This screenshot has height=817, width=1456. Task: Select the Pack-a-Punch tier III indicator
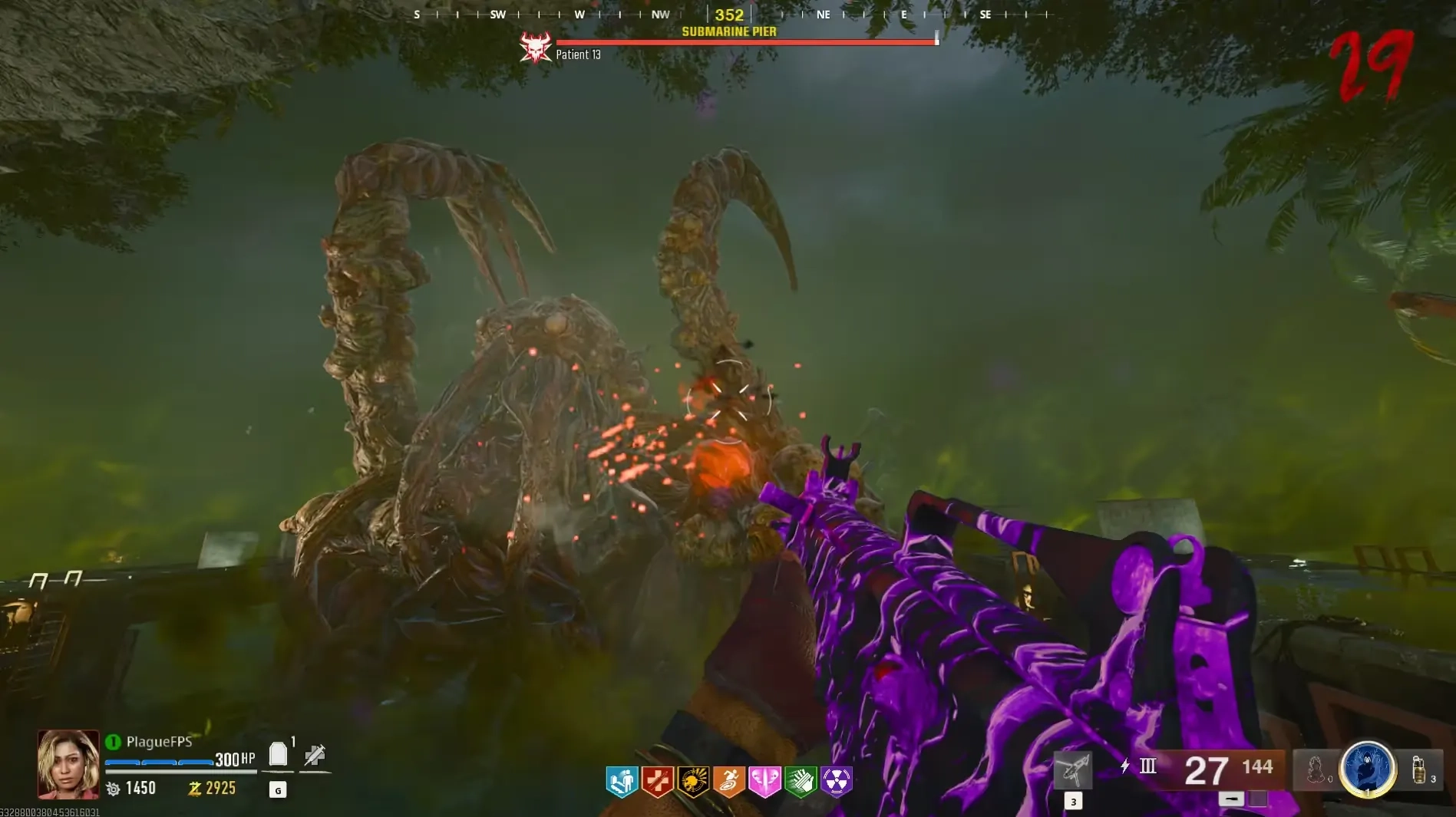coord(1147,766)
